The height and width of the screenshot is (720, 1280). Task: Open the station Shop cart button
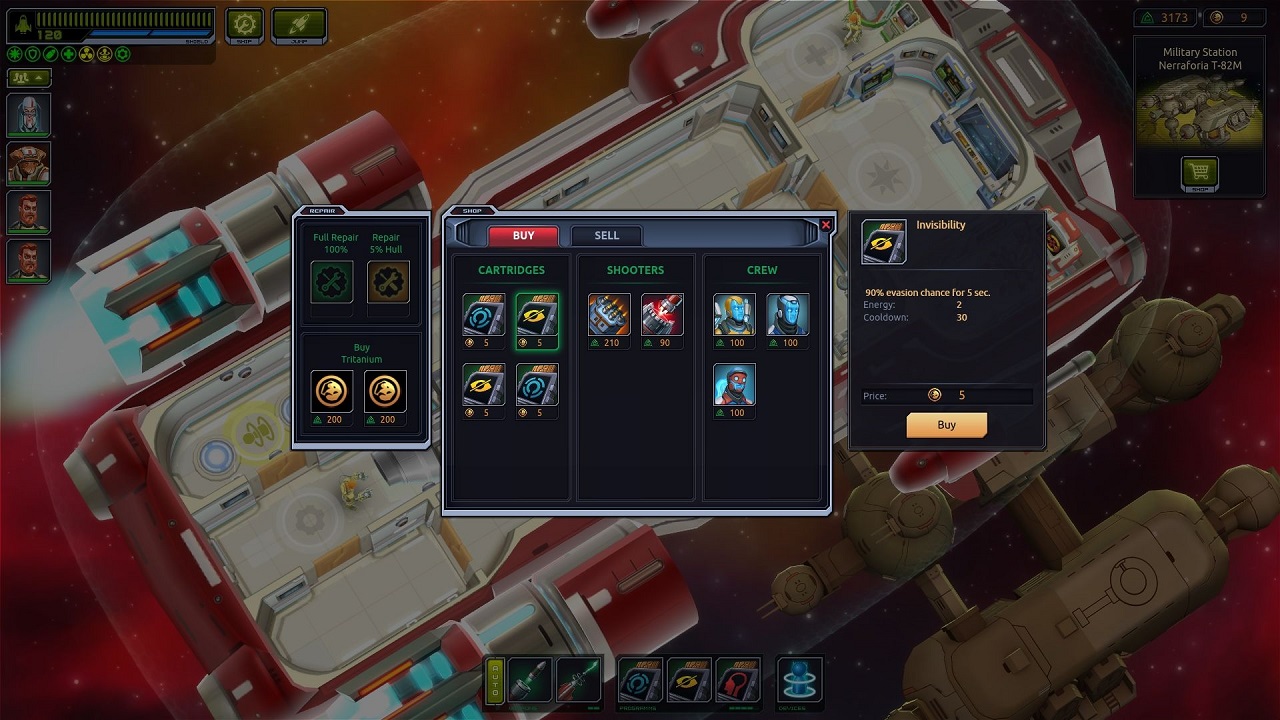point(1199,173)
